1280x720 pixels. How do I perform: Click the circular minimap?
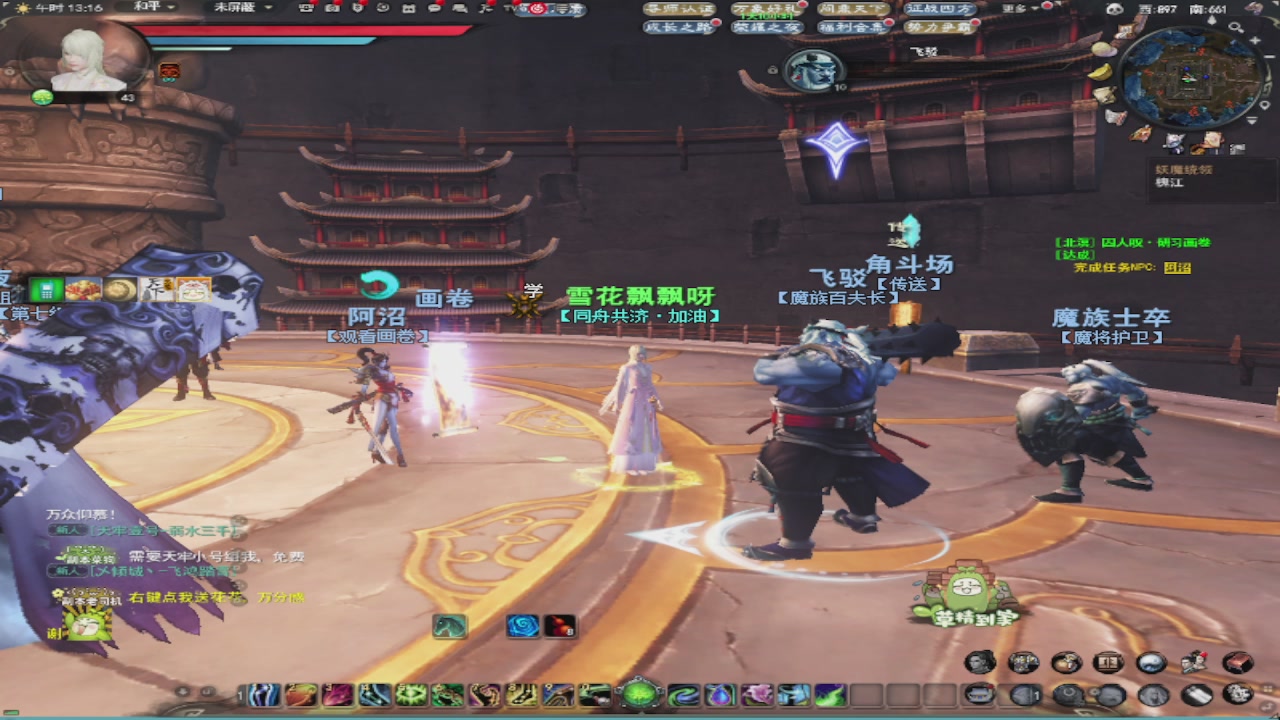pyautogui.click(x=1188, y=78)
